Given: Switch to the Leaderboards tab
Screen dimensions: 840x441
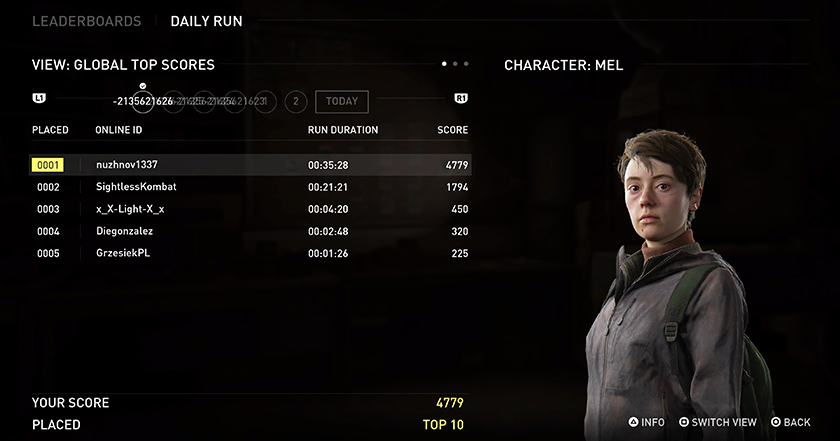Looking at the screenshot, I should click(x=86, y=21).
